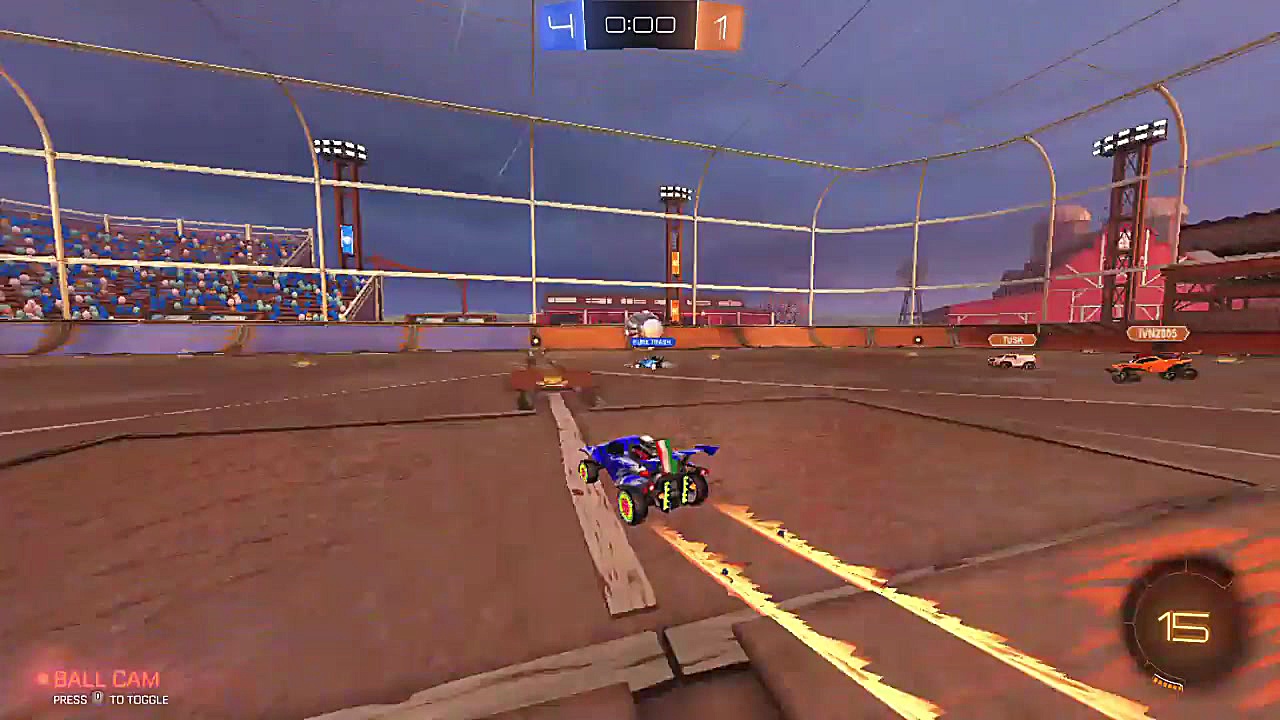Select the soccer ball near the back wall
This screenshot has height=720, width=1280.
[650, 325]
